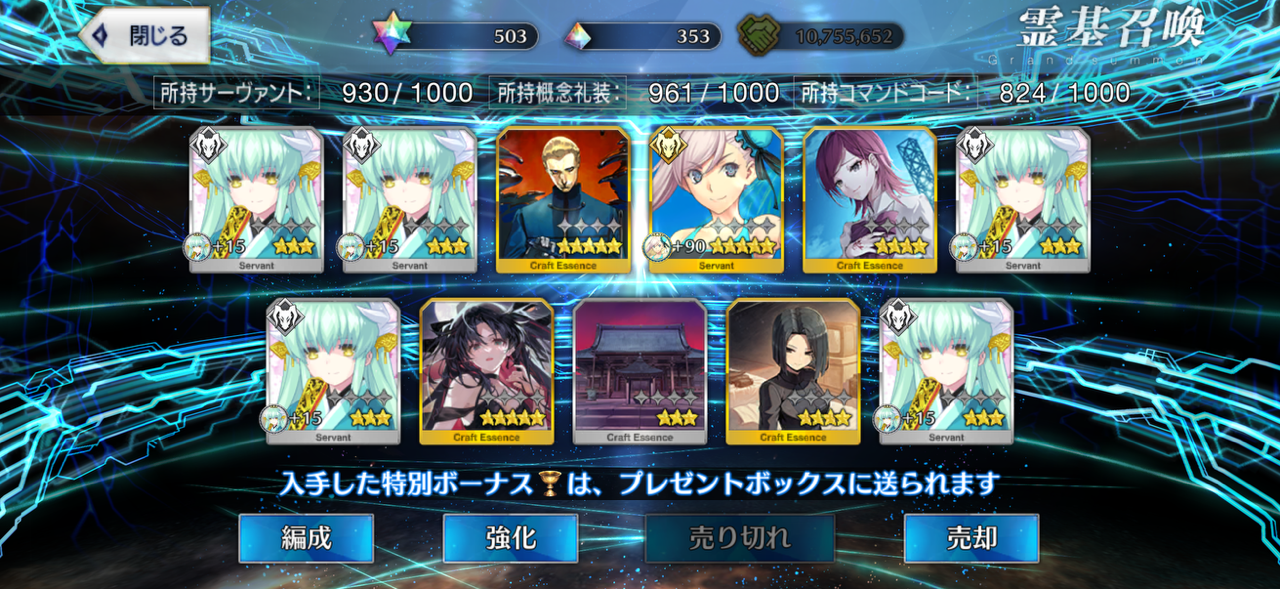Open the 編成 formation button

[x=306, y=538]
